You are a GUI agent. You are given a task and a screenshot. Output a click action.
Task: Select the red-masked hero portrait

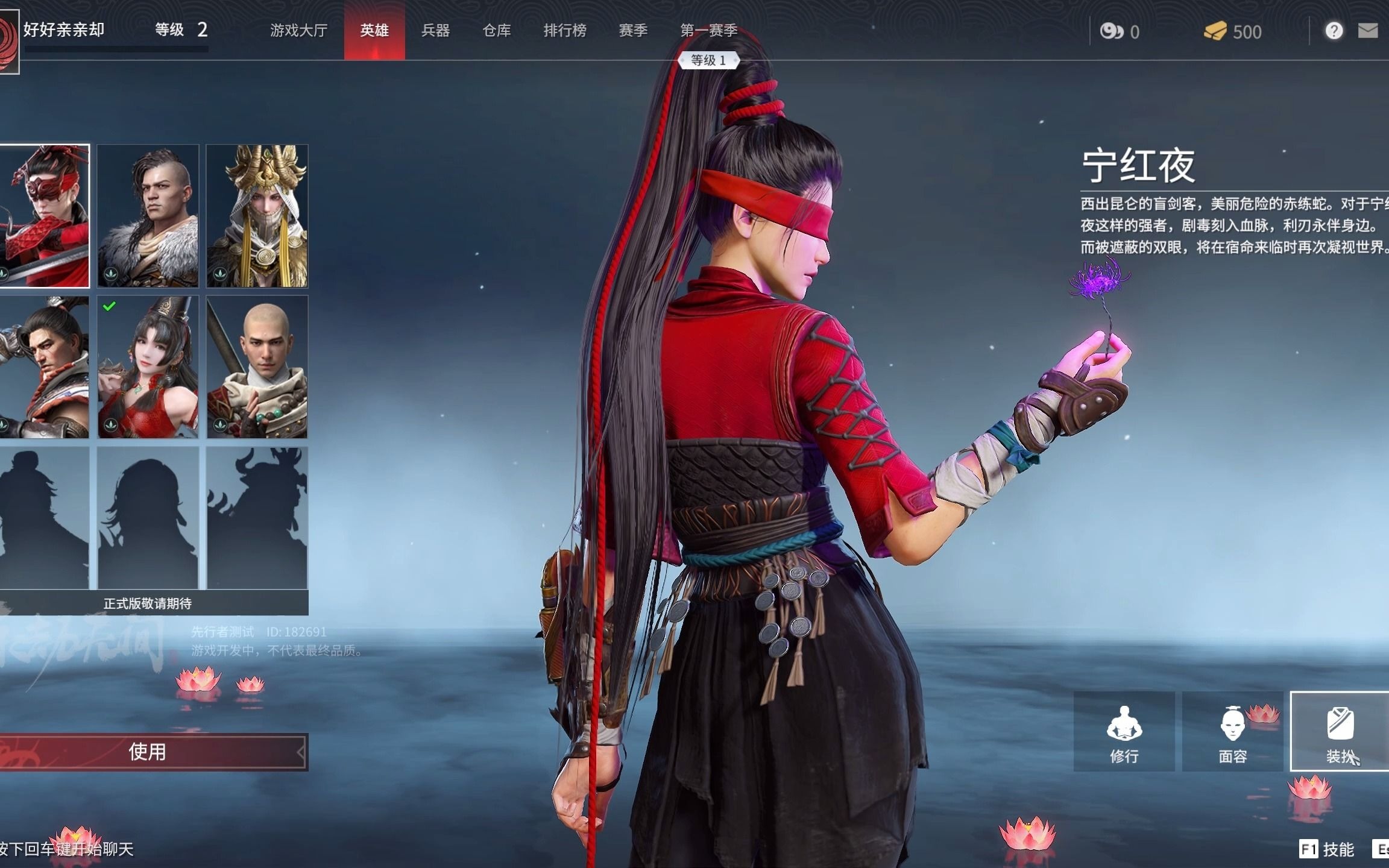point(44,216)
